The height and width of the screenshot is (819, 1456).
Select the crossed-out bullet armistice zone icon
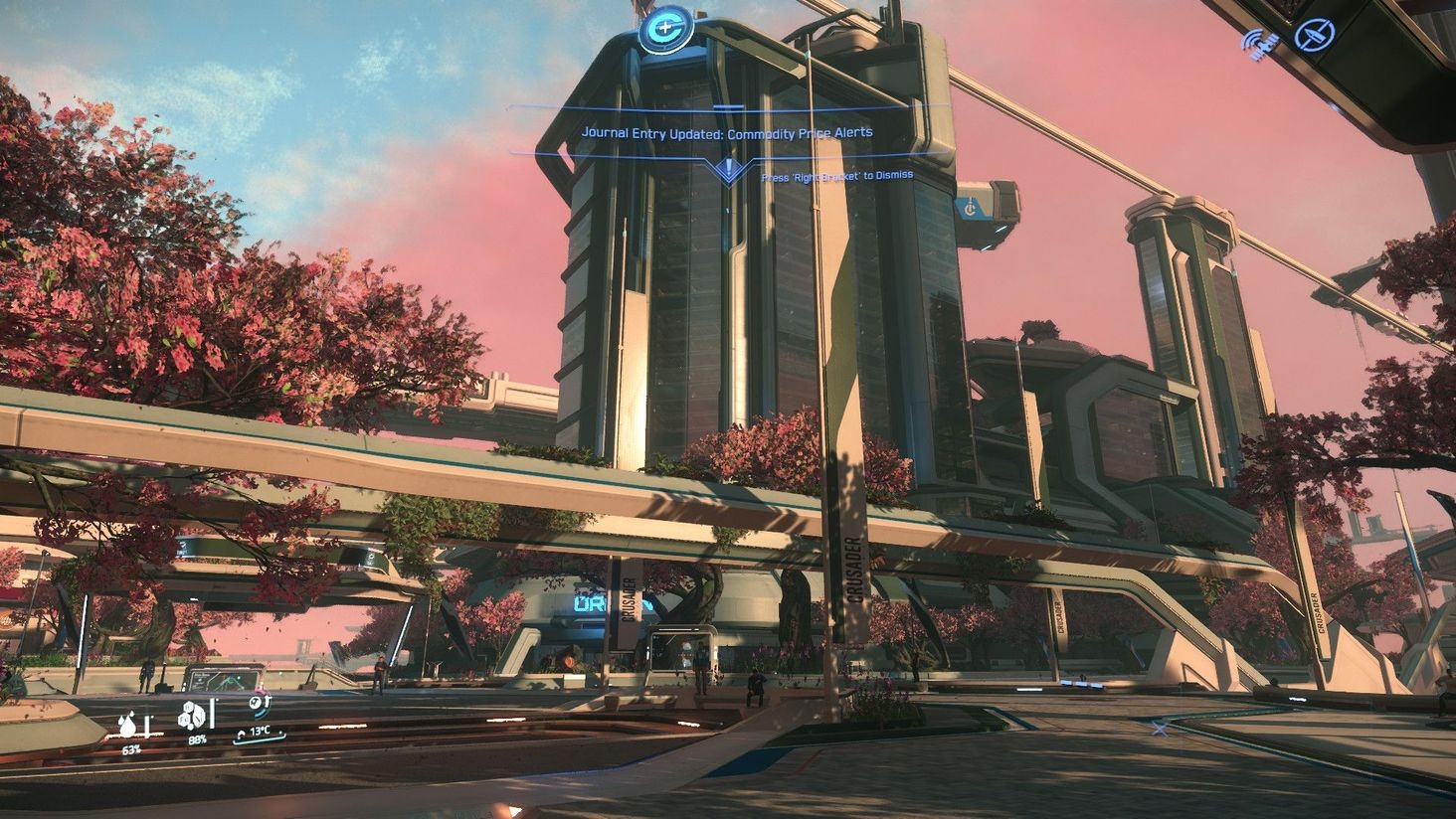1314,36
